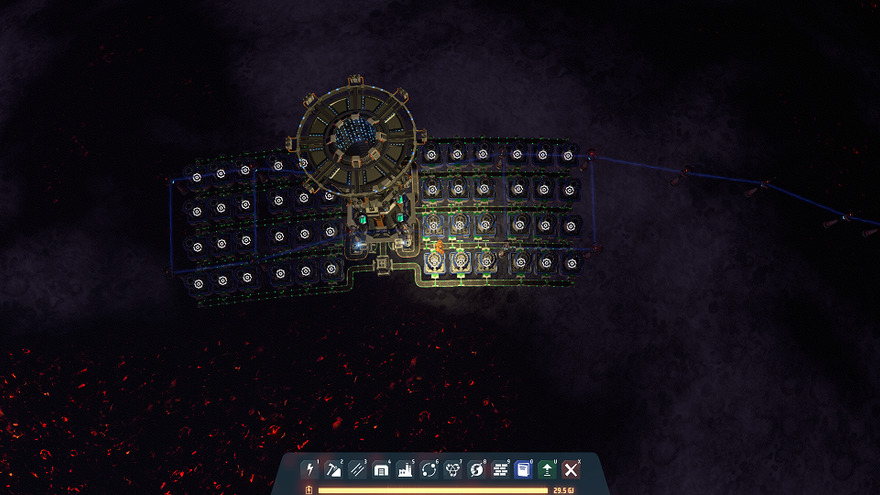880x495 pixels.
Task: Select the pickaxe mining category
Action: click(332, 469)
